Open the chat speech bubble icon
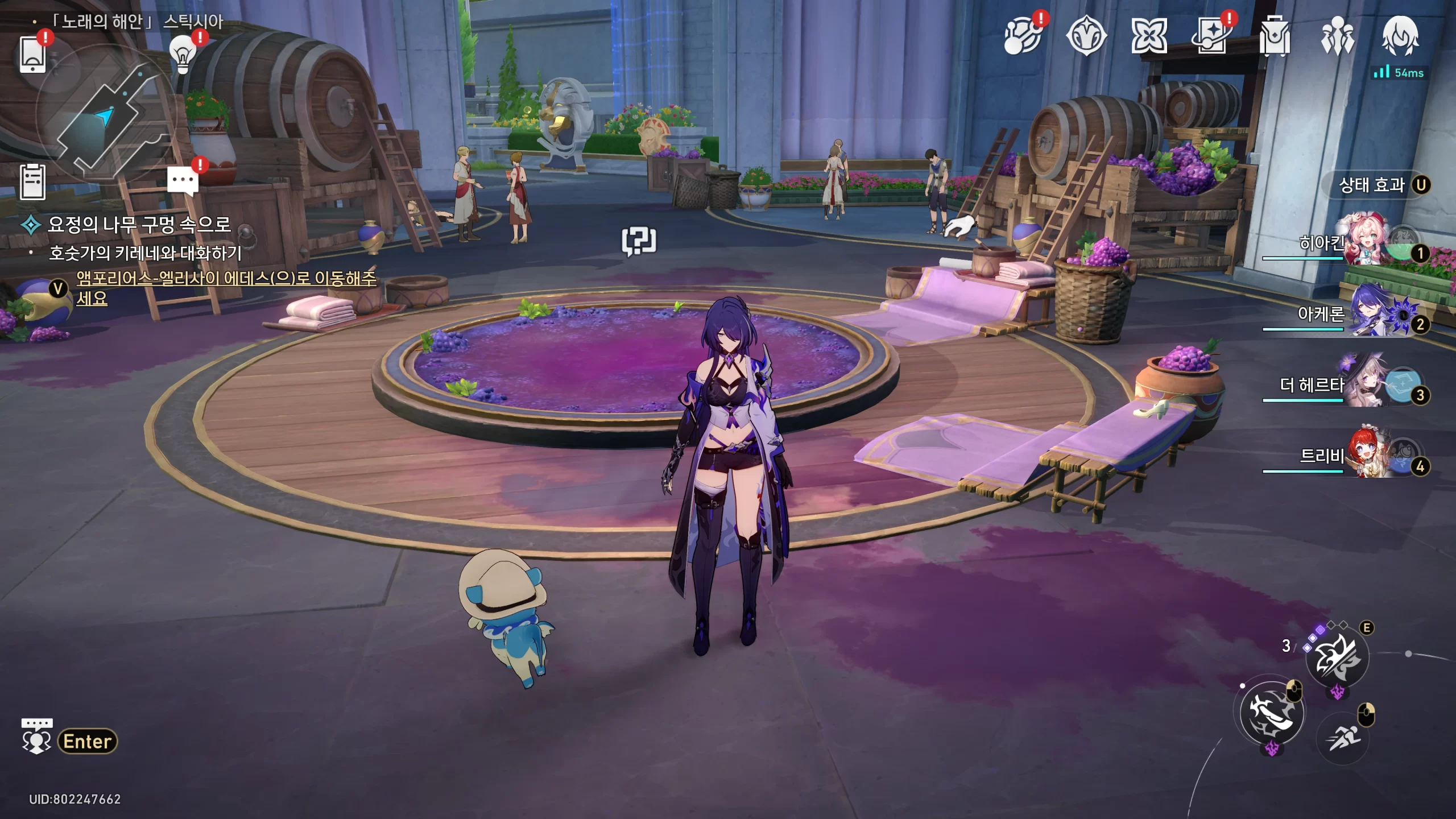 click(183, 181)
